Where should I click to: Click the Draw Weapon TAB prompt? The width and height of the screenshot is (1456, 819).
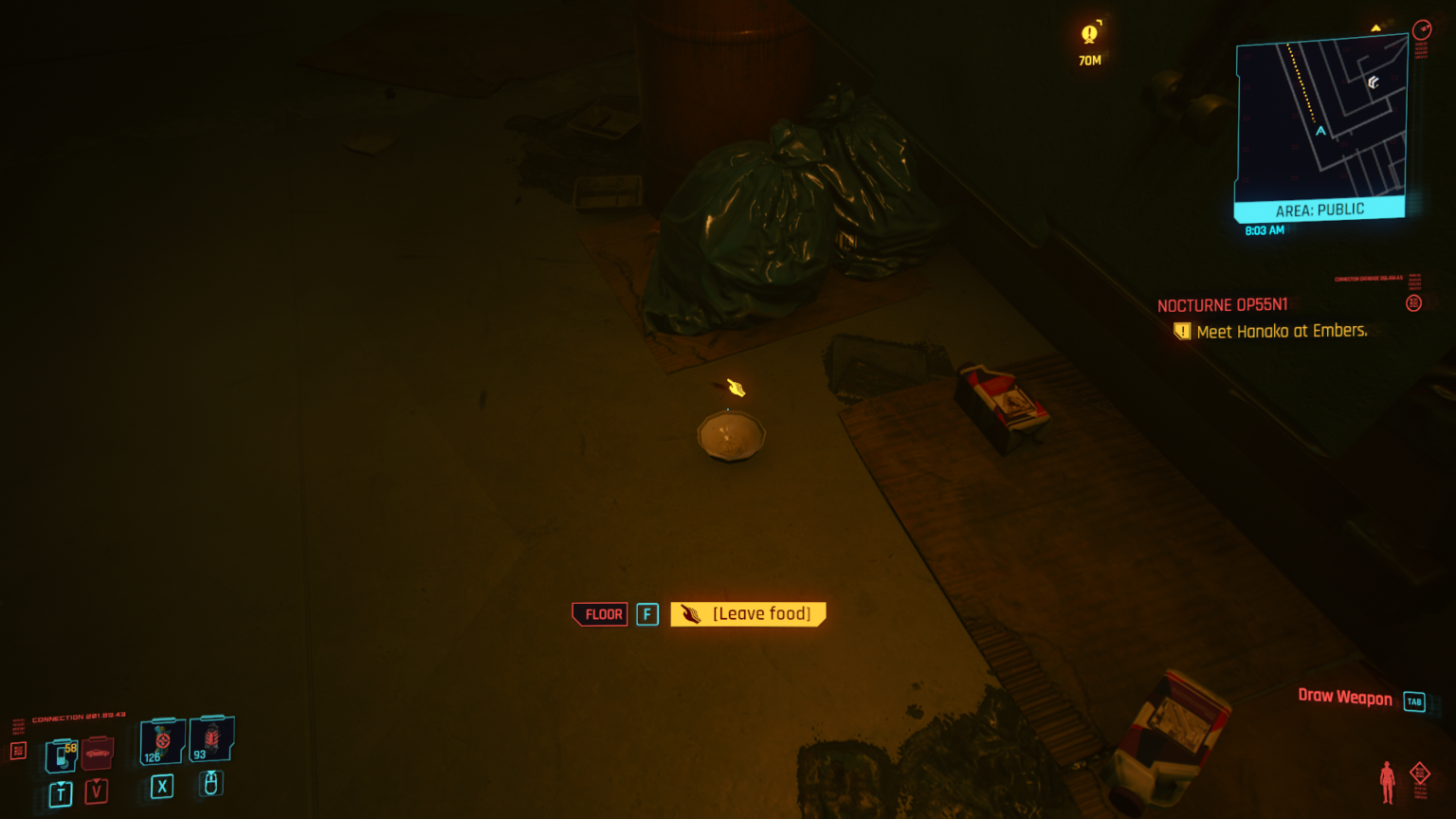(x=1344, y=699)
